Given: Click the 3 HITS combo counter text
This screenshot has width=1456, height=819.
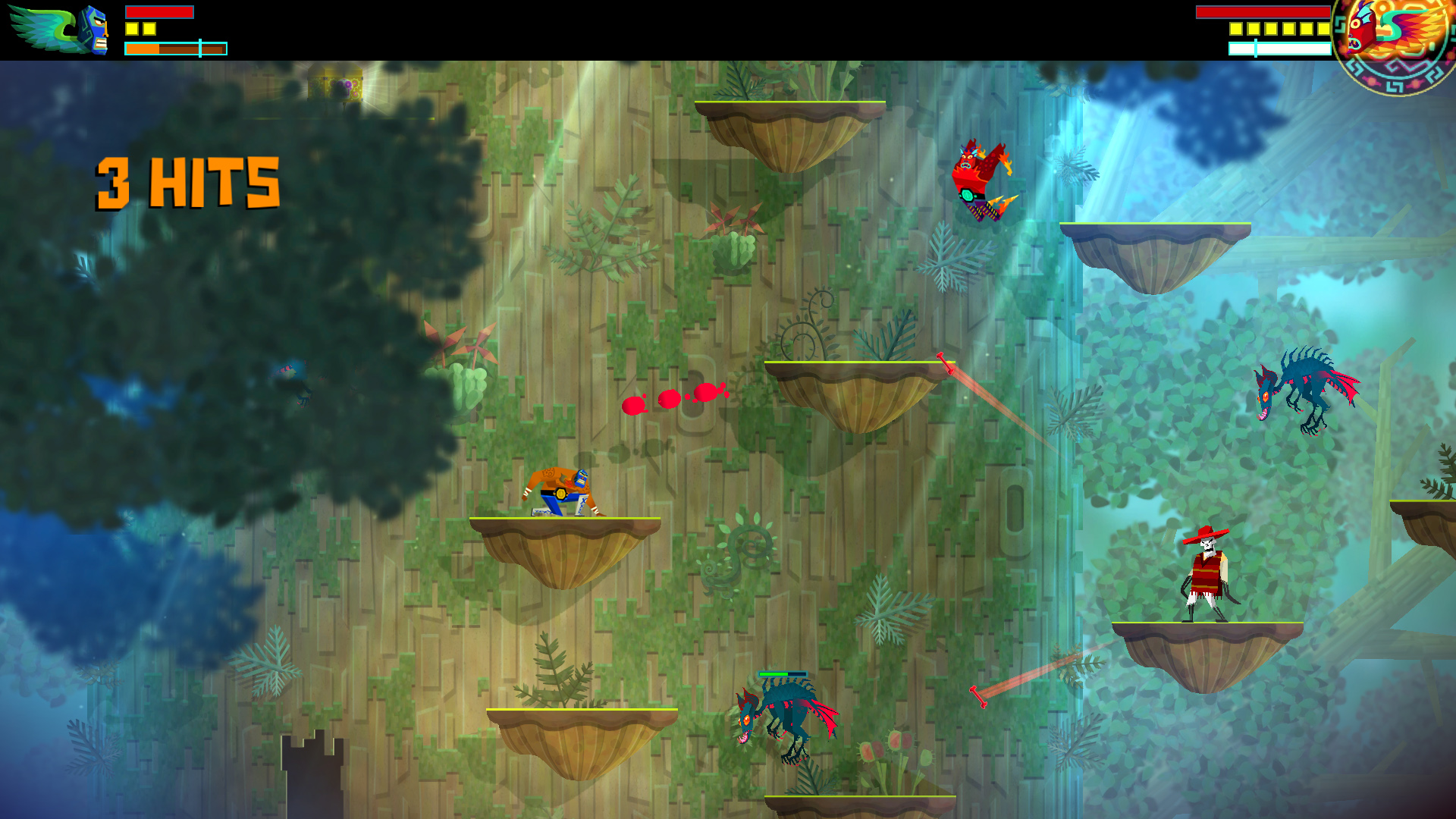Looking at the screenshot, I should point(187,182).
